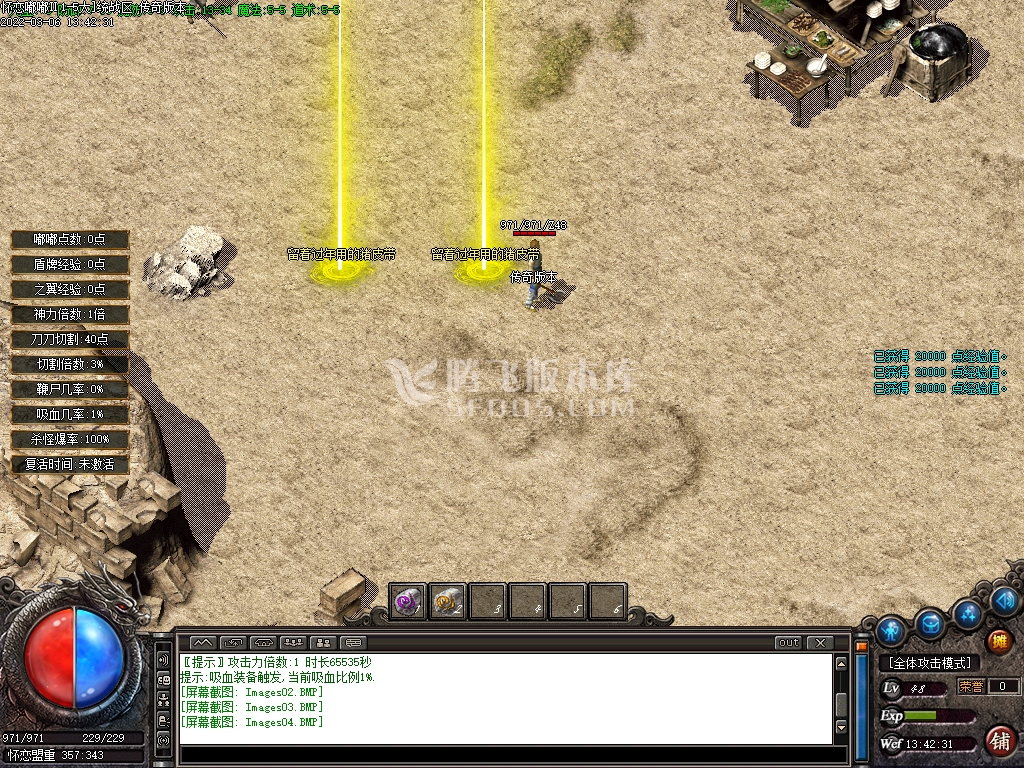
Task: Open the bag using the round blue package icon
Action: (x=930, y=623)
